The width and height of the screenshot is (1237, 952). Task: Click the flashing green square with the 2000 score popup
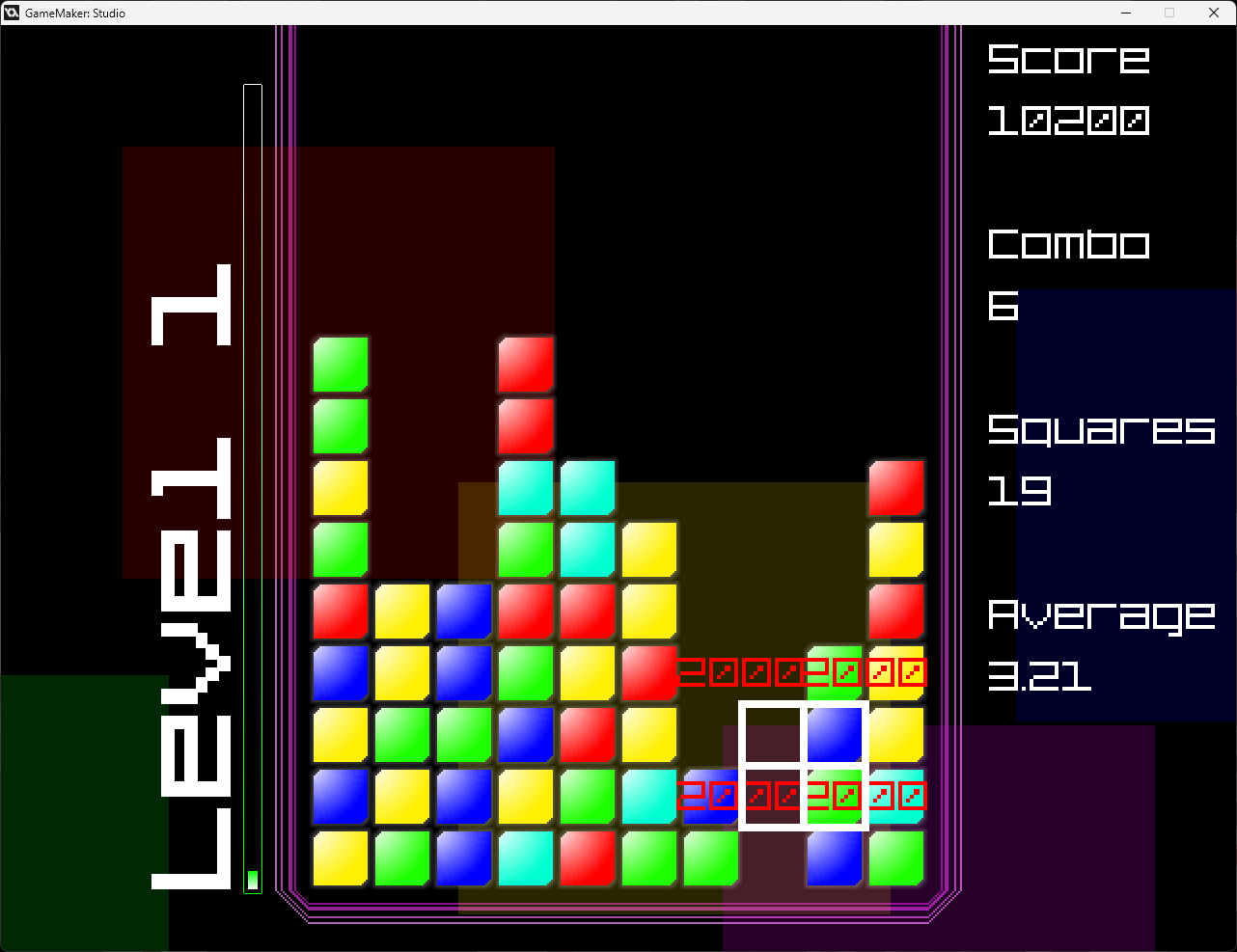click(x=835, y=672)
